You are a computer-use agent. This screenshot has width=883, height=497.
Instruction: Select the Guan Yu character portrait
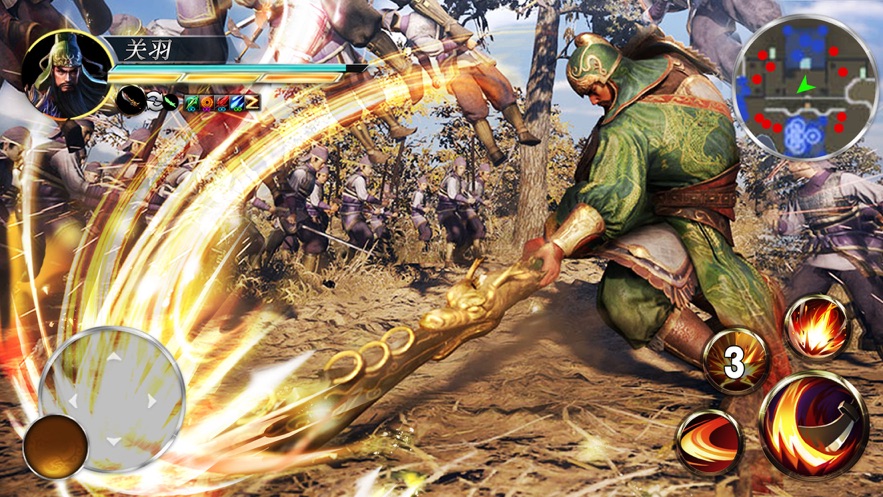64,74
